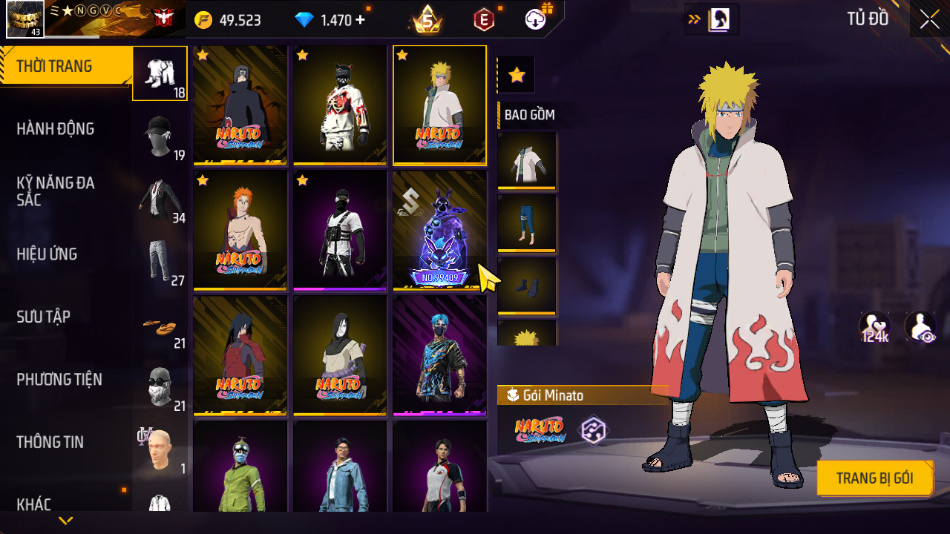Close the wardrobe with the X button

click(928, 19)
